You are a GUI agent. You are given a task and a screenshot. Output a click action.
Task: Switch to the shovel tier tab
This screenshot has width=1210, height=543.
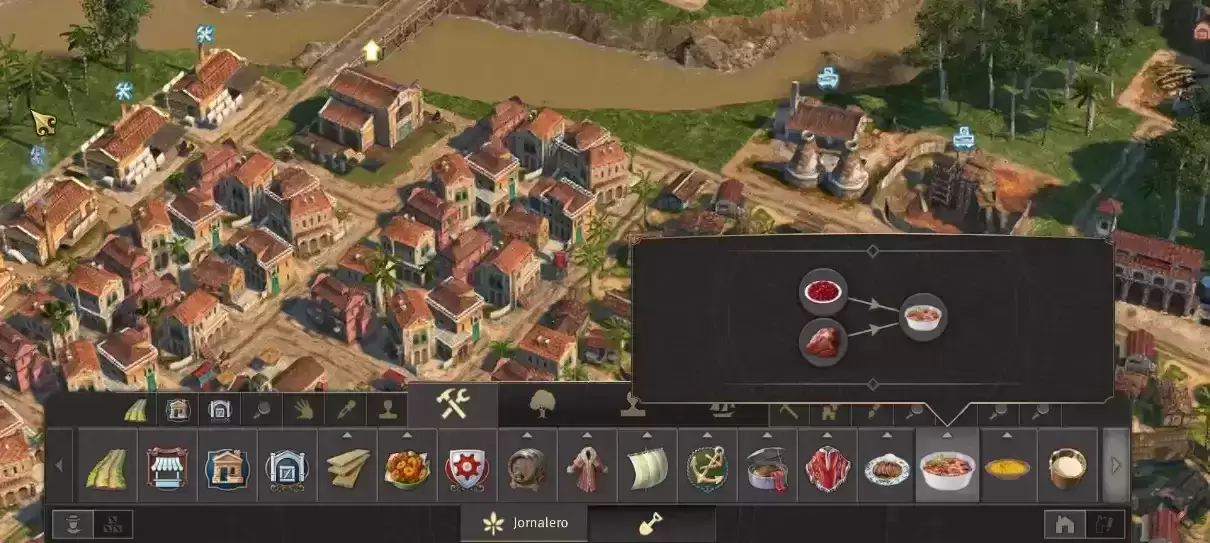click(650, 523)
